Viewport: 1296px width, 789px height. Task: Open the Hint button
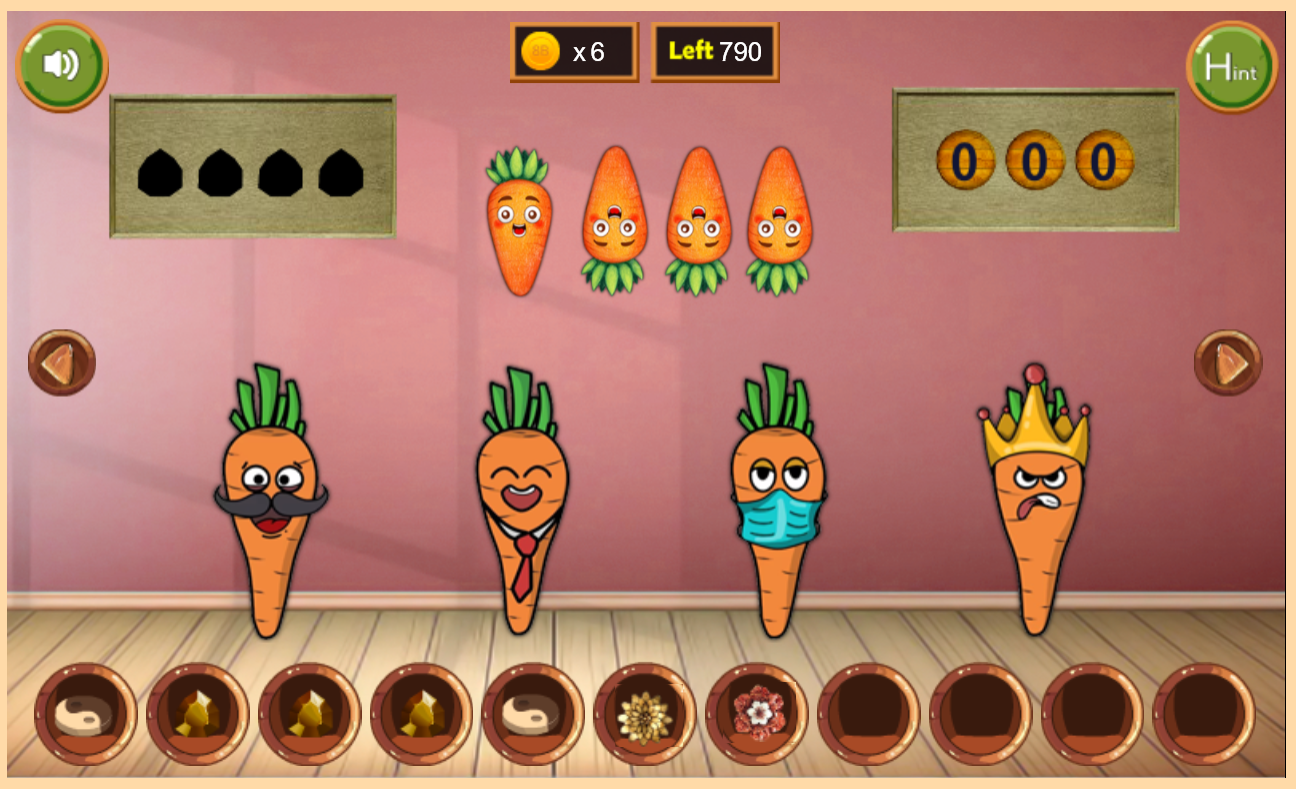[1231, 67]
